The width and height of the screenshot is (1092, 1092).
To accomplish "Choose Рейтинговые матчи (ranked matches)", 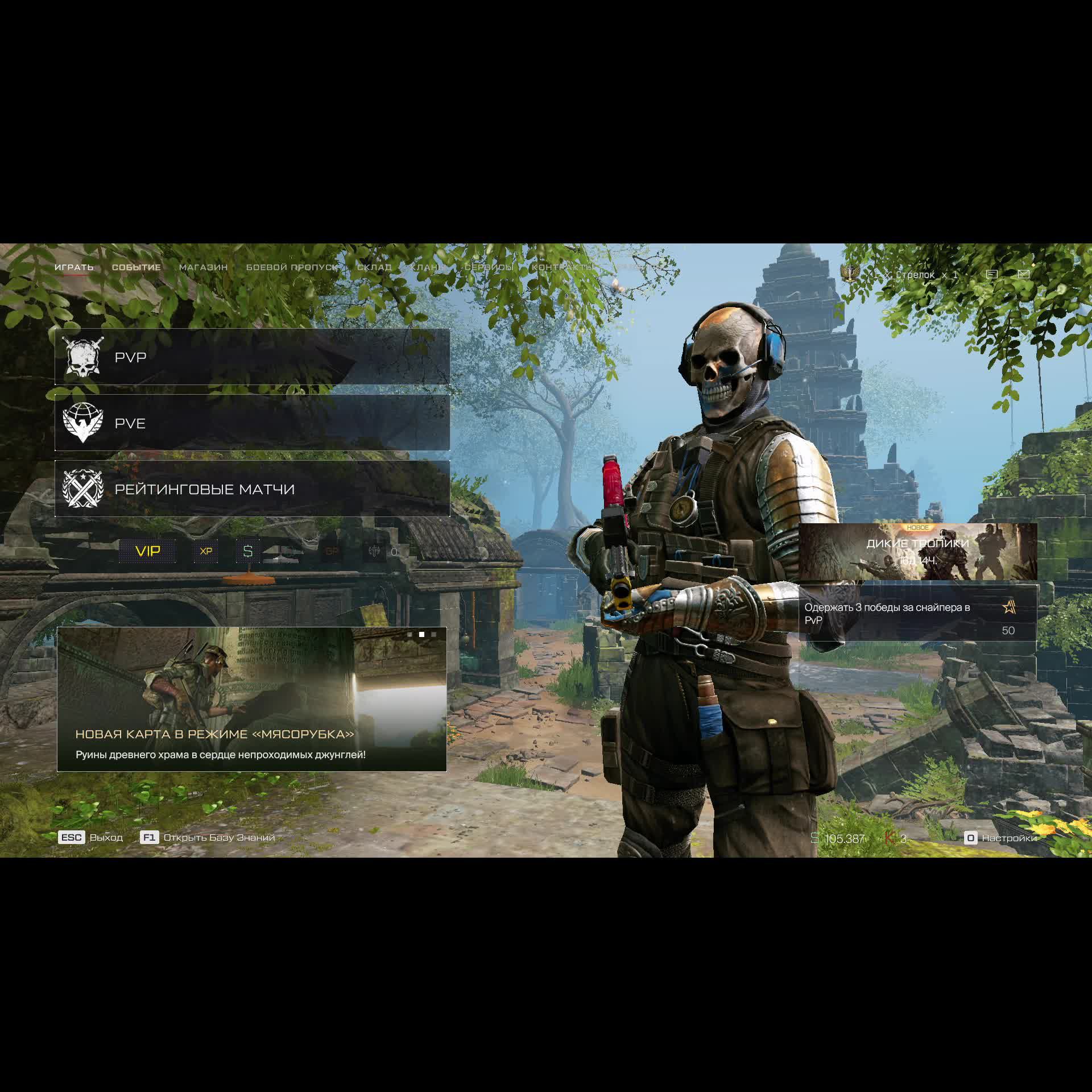I will [x=252, y=489].
